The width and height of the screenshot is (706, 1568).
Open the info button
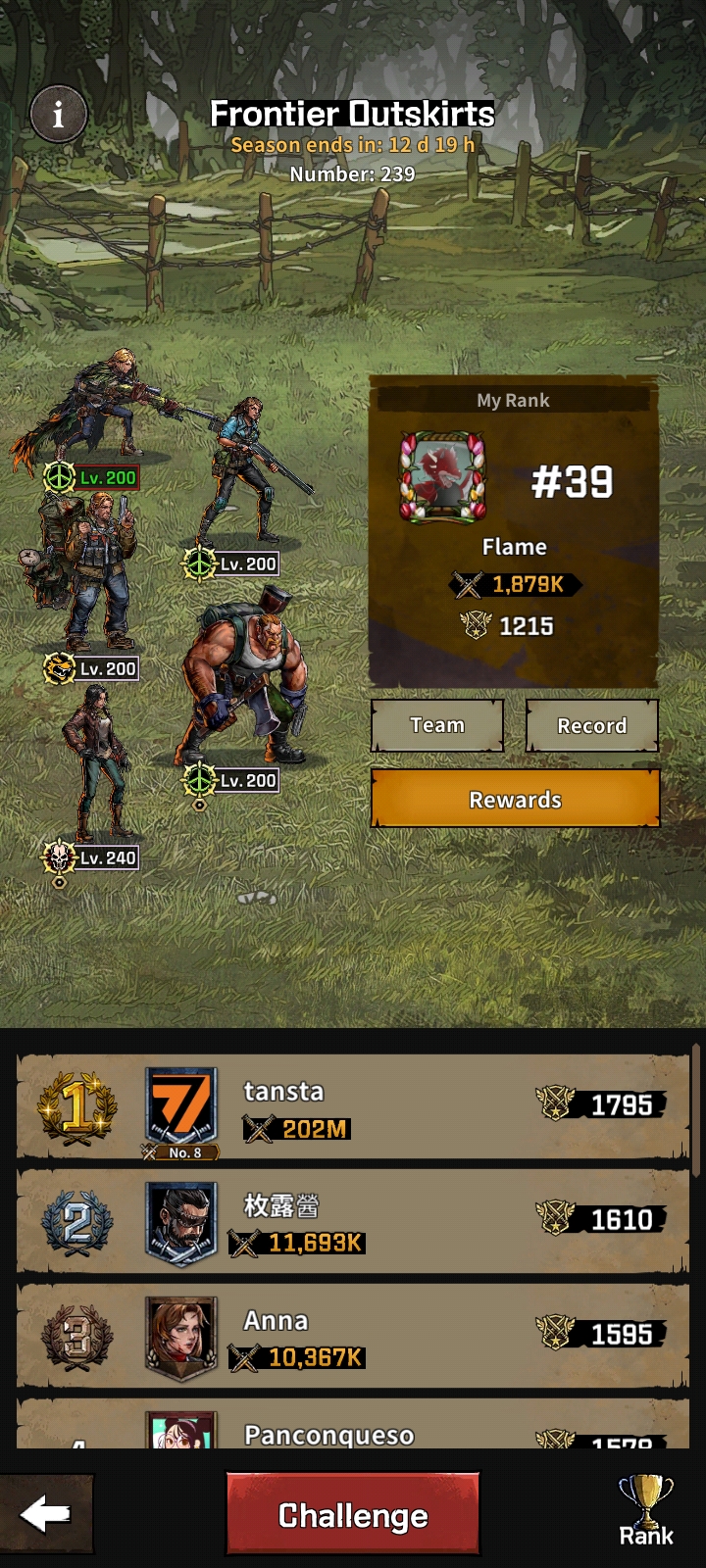click(x=59, y=115)
